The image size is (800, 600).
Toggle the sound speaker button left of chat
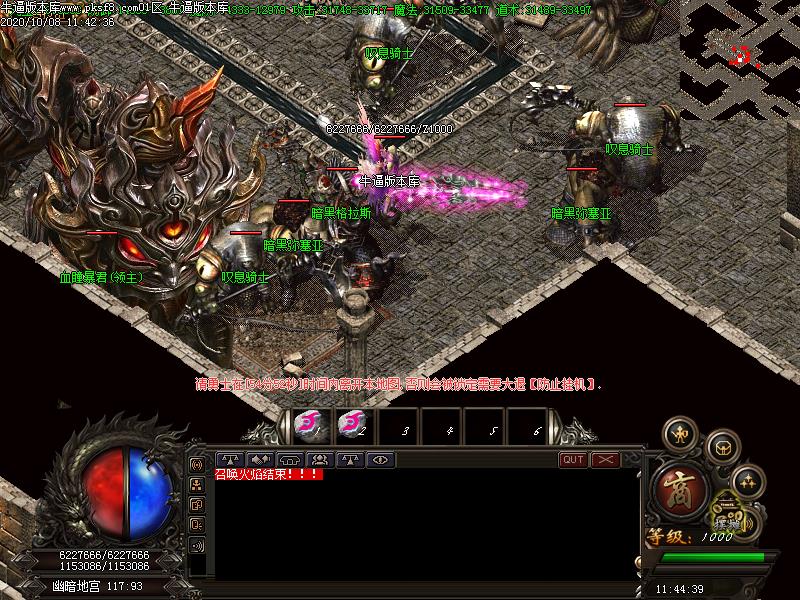(x=197, y=545)
